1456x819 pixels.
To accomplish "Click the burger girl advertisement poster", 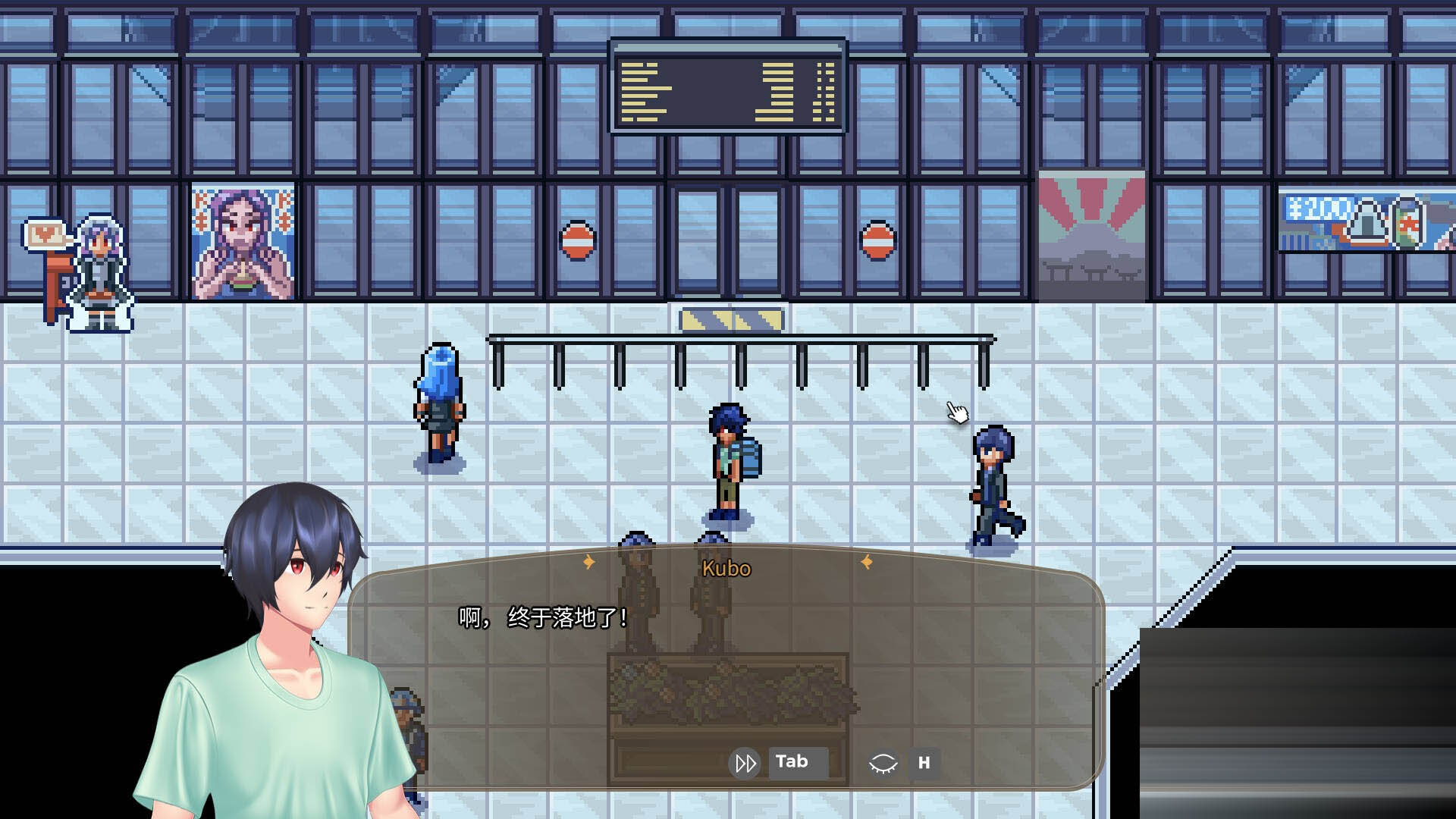I will pyautogui.click(x=241, y=239).
